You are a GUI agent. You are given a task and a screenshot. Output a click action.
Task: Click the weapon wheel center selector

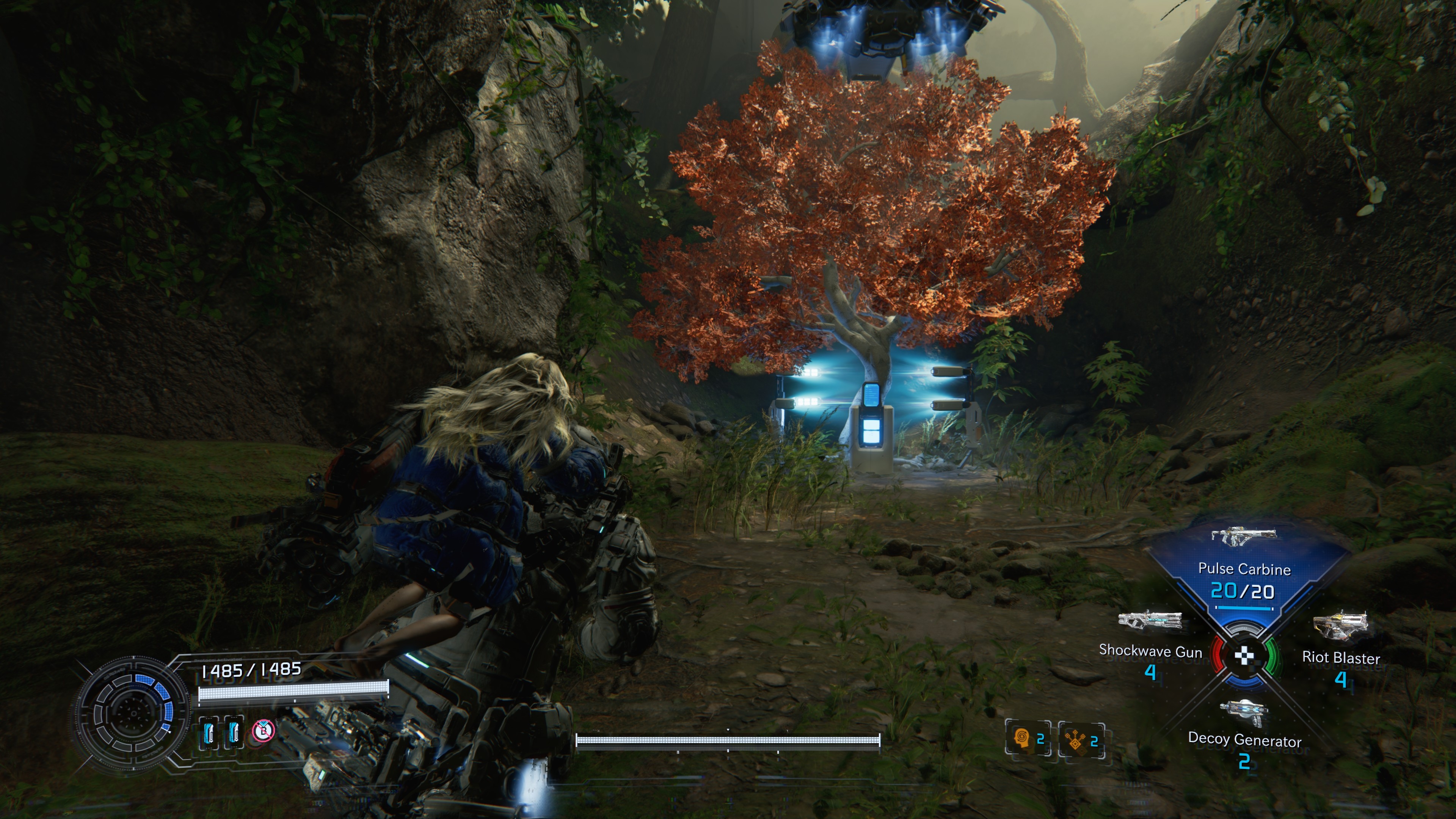pos(1244,656)
